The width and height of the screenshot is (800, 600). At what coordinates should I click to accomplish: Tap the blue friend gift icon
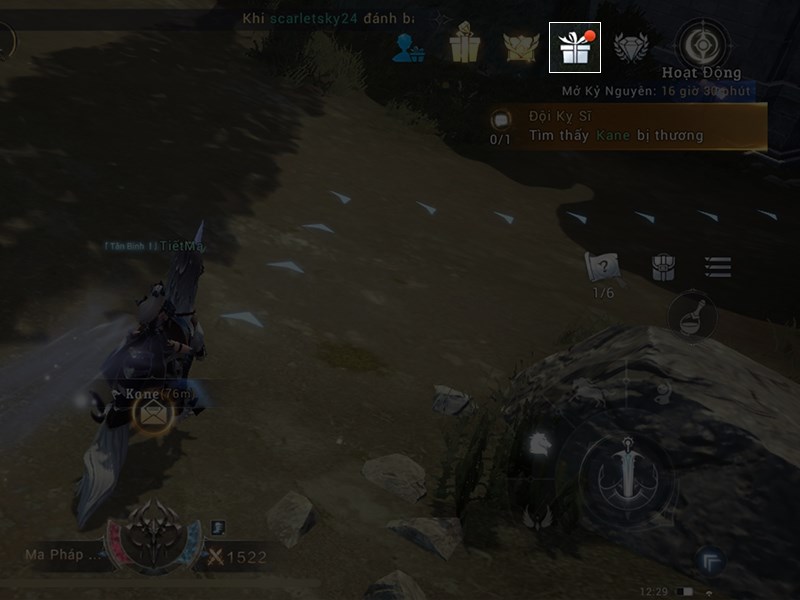[408, 47]
